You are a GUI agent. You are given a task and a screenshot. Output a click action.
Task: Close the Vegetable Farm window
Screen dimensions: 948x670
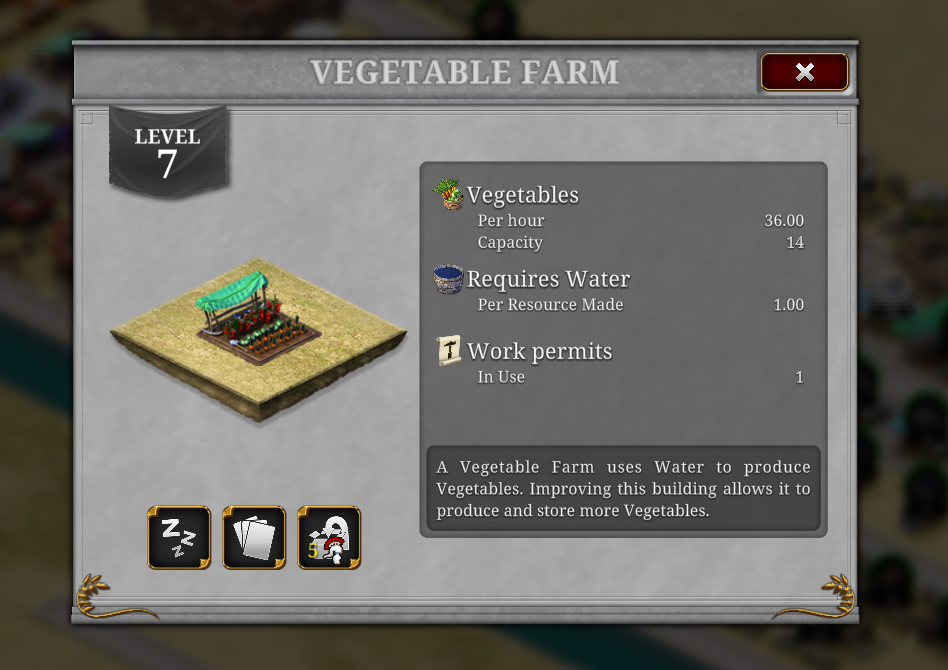(x=804, y=72)
